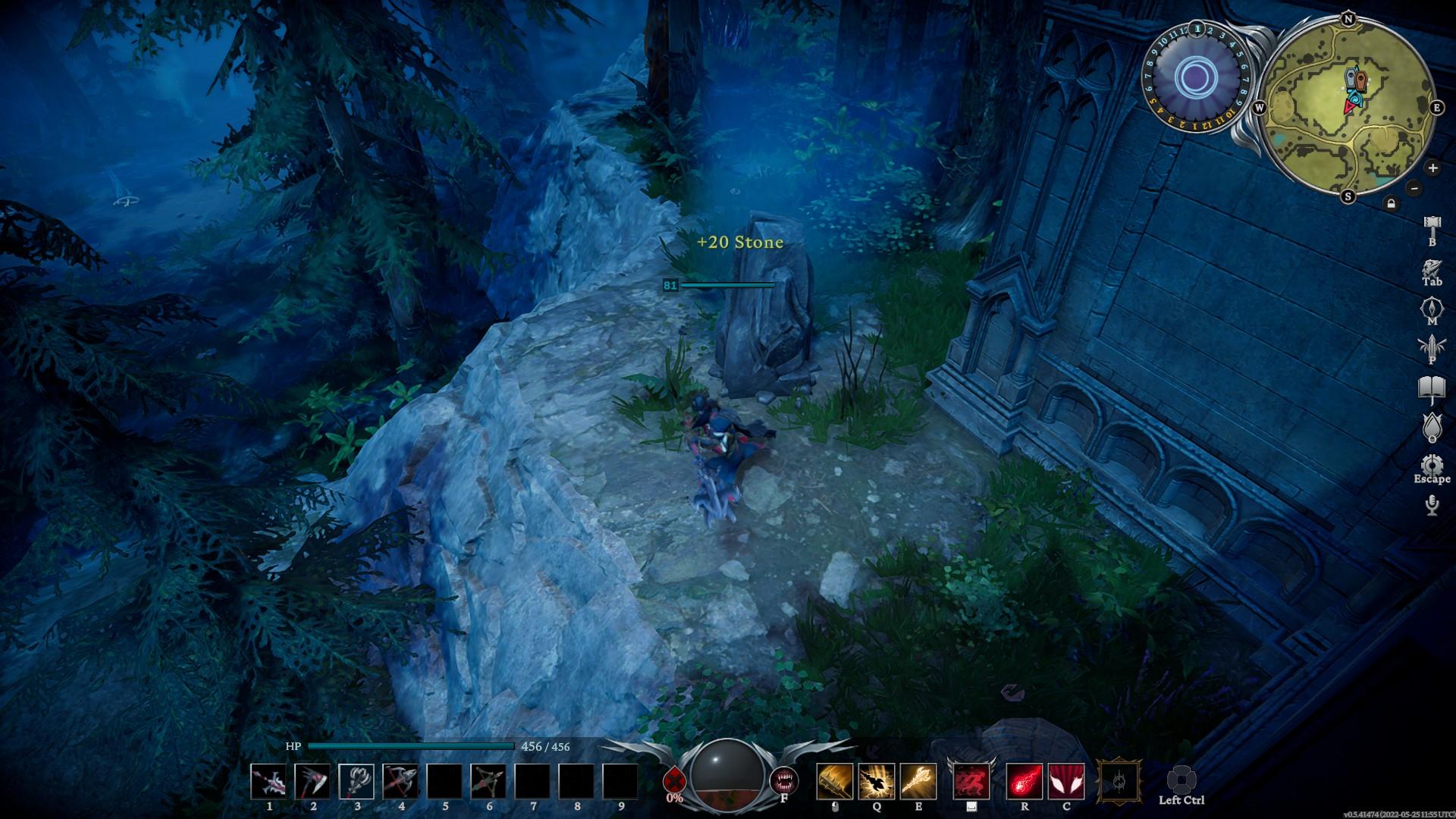1456x819 pixels.
Task: Zoom in the minimap with plus button
Action: 1432,168
